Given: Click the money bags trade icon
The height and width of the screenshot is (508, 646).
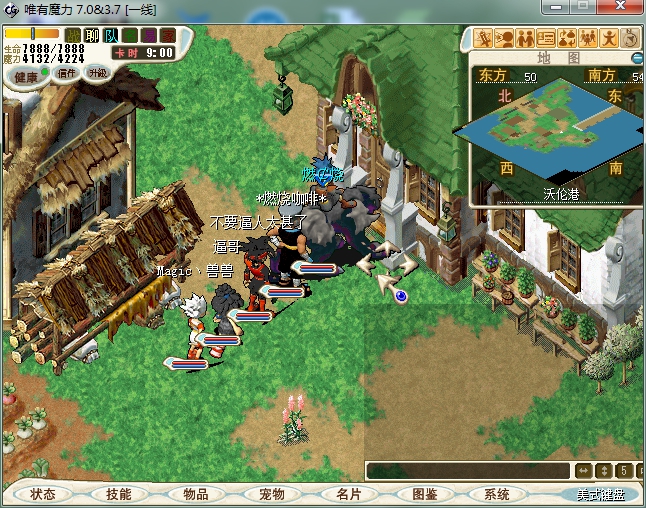Looking at the screenshot, I should [x=567, y=39].
